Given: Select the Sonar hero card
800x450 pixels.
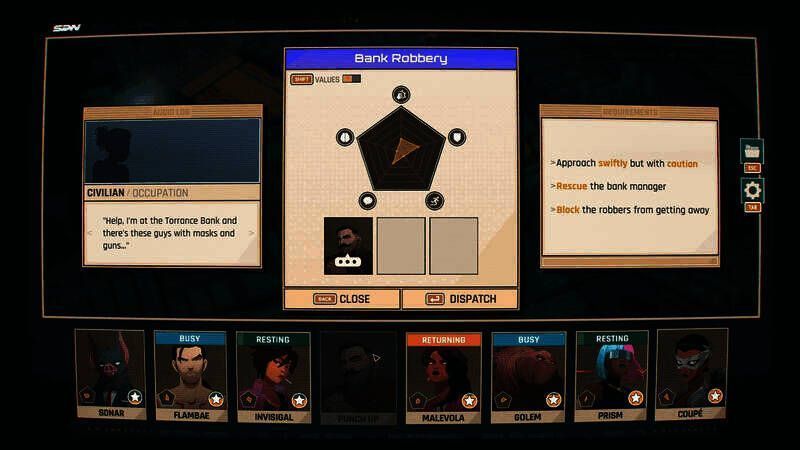Looking at the screenshot, I should 109,375.
